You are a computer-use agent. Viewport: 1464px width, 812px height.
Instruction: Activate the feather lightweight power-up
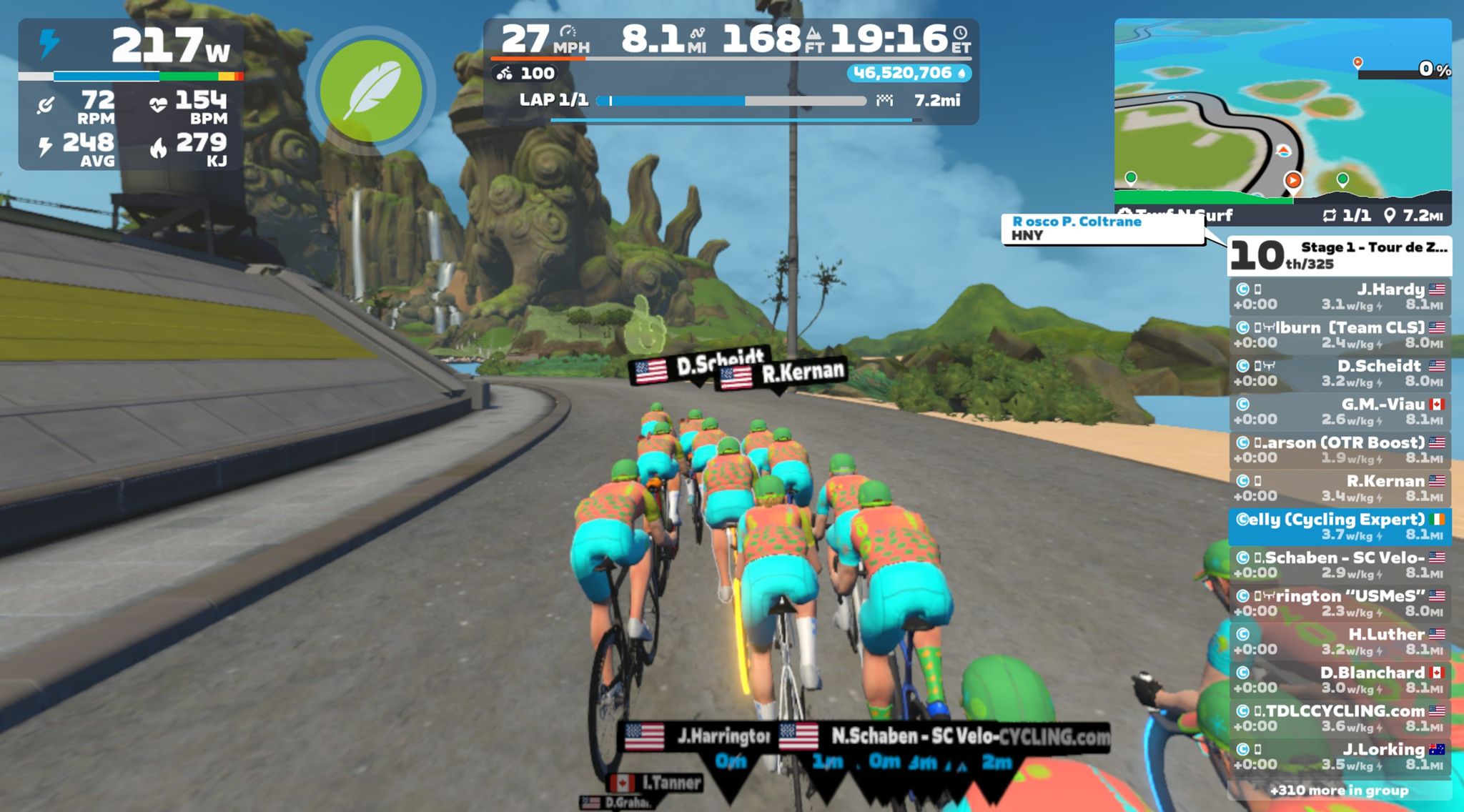[370, 91]
